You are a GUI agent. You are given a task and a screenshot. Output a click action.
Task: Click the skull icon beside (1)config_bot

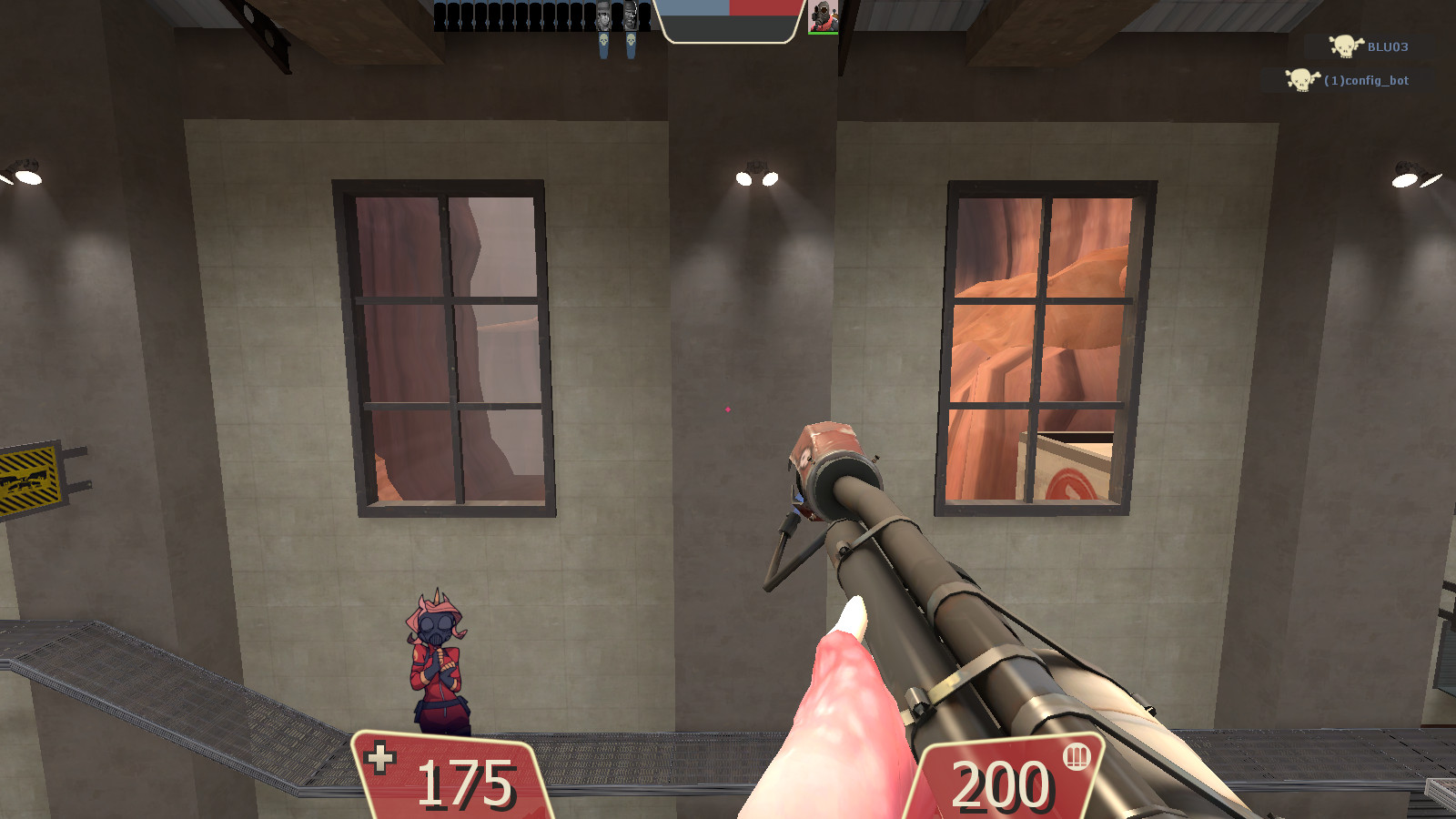[1301, 79]
